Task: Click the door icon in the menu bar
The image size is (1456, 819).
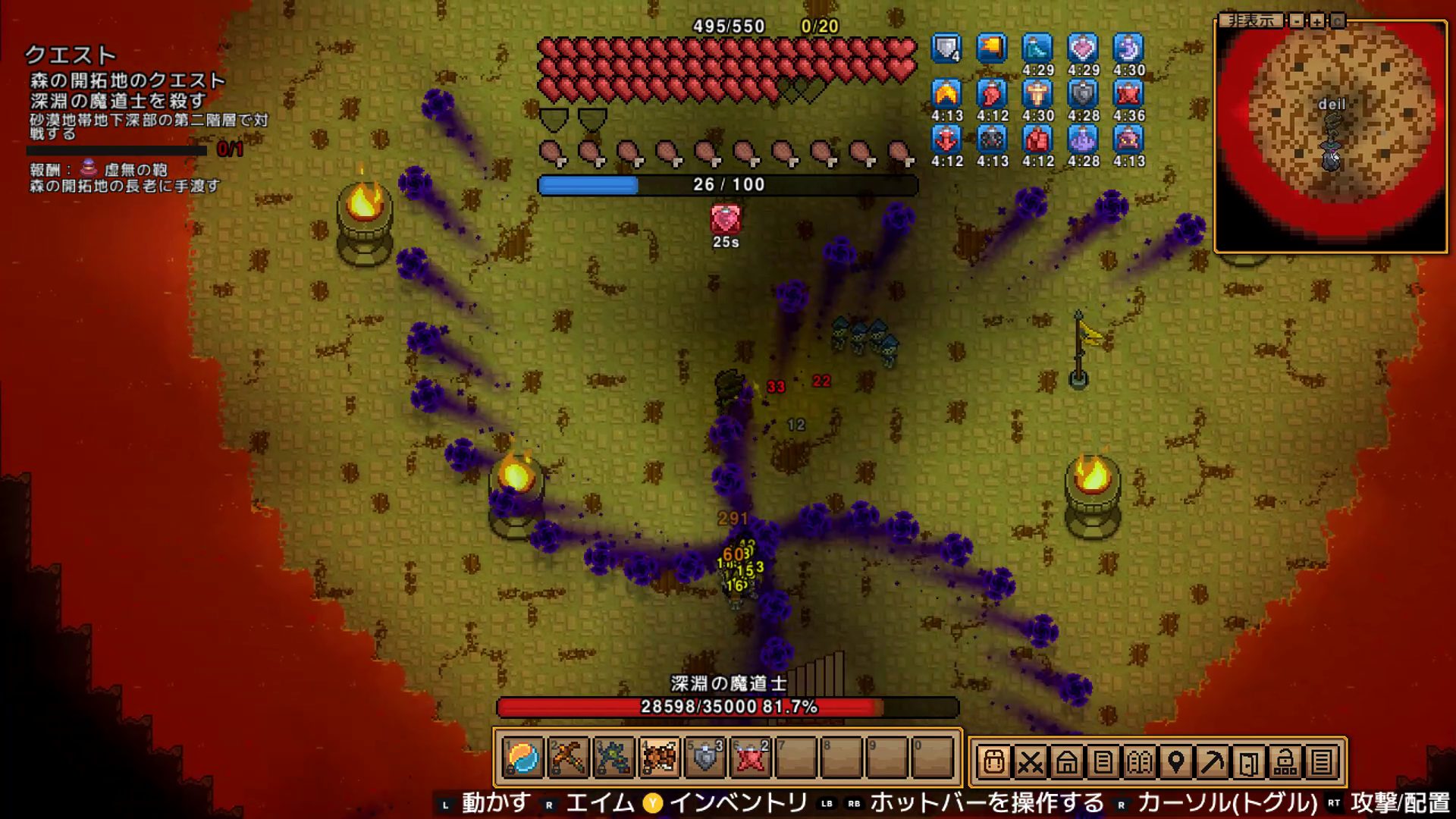Action: click(1248, 761)
